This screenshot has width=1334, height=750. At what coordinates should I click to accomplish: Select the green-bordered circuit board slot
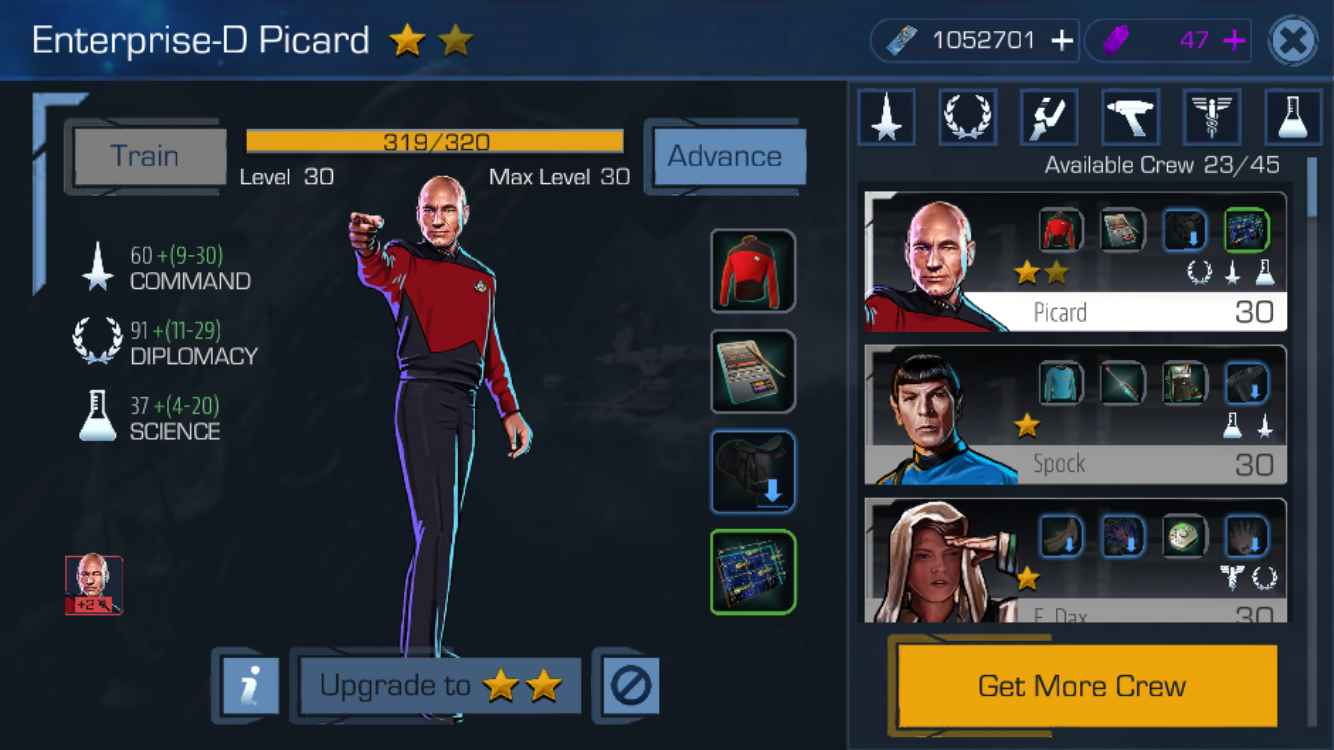click(x=753, y=571)
